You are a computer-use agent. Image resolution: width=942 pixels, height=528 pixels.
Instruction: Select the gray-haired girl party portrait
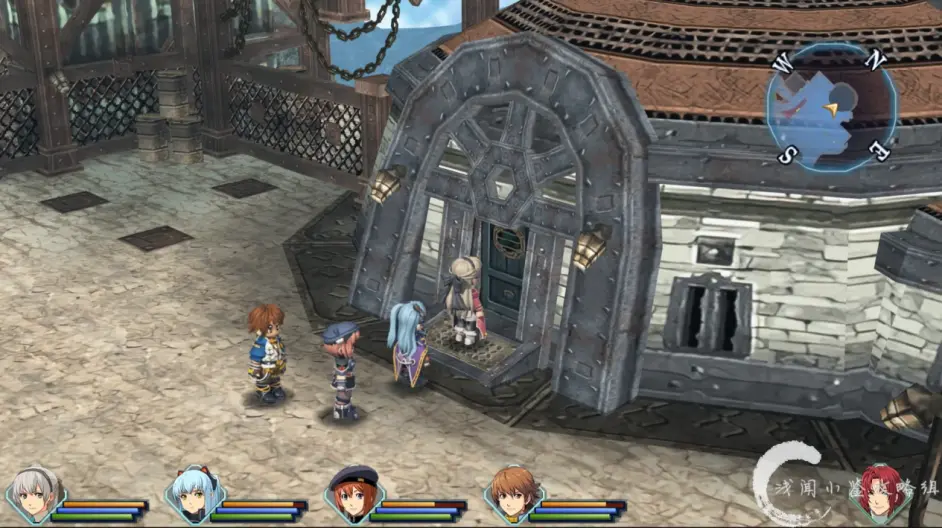33,494
